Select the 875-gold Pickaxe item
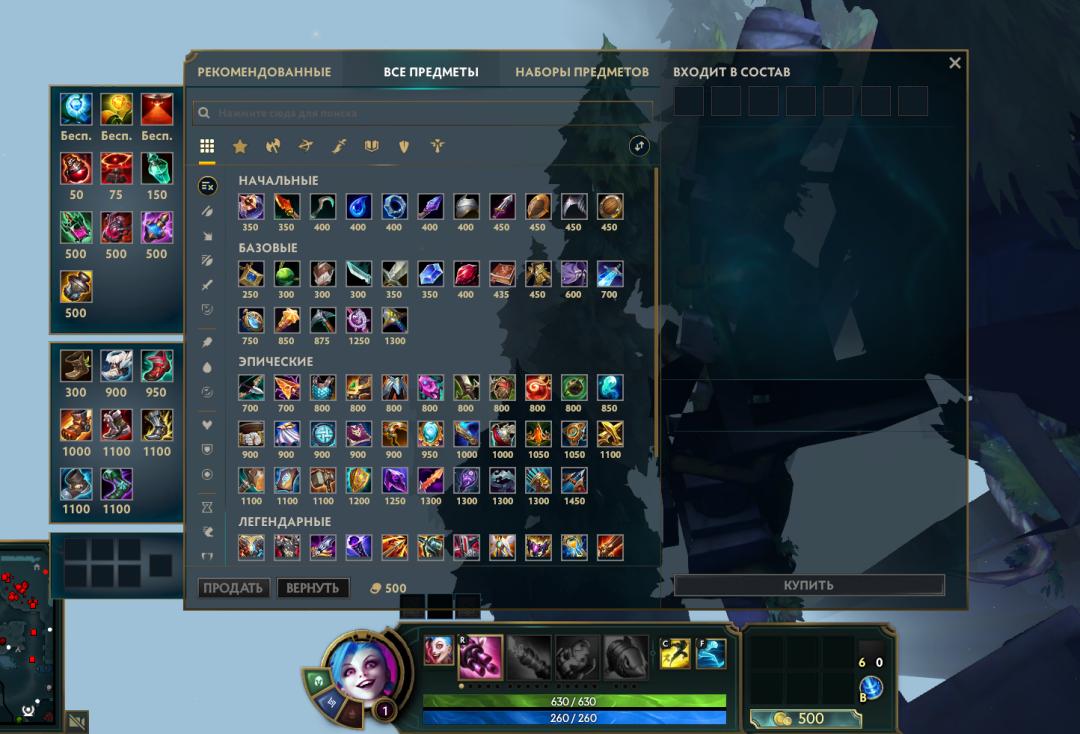This screenshot has width=1080, height=734. tap(322, 320)
